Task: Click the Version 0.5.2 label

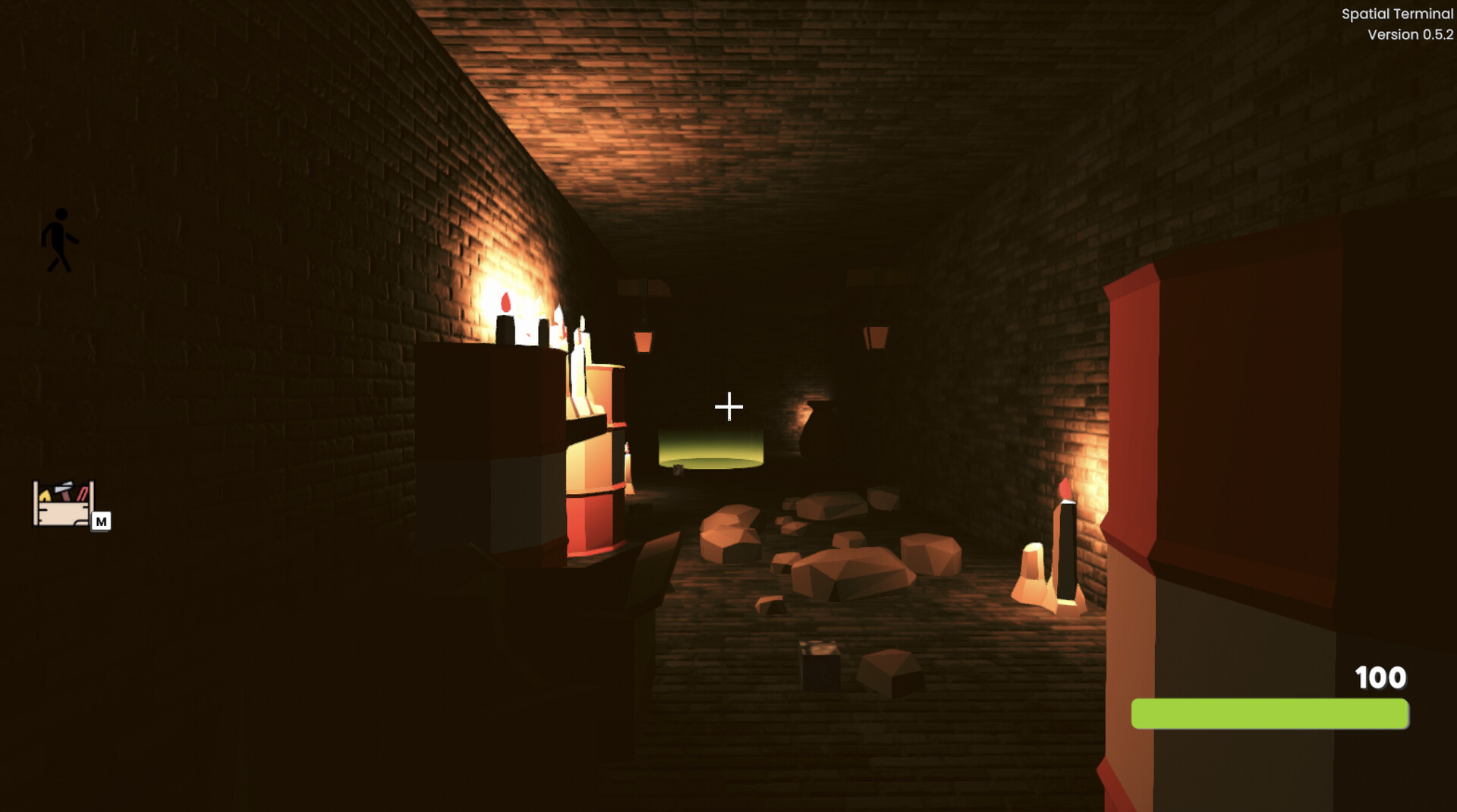Action: [x=1410, y=33]
